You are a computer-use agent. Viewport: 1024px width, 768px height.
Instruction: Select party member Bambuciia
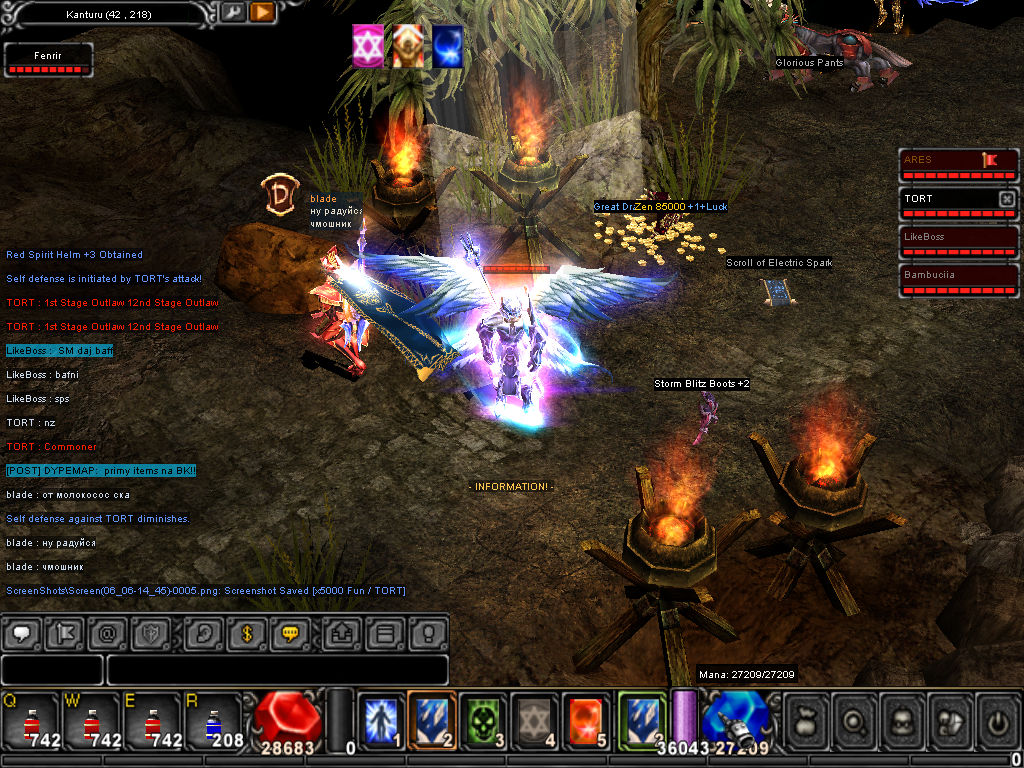coord(958,279)
